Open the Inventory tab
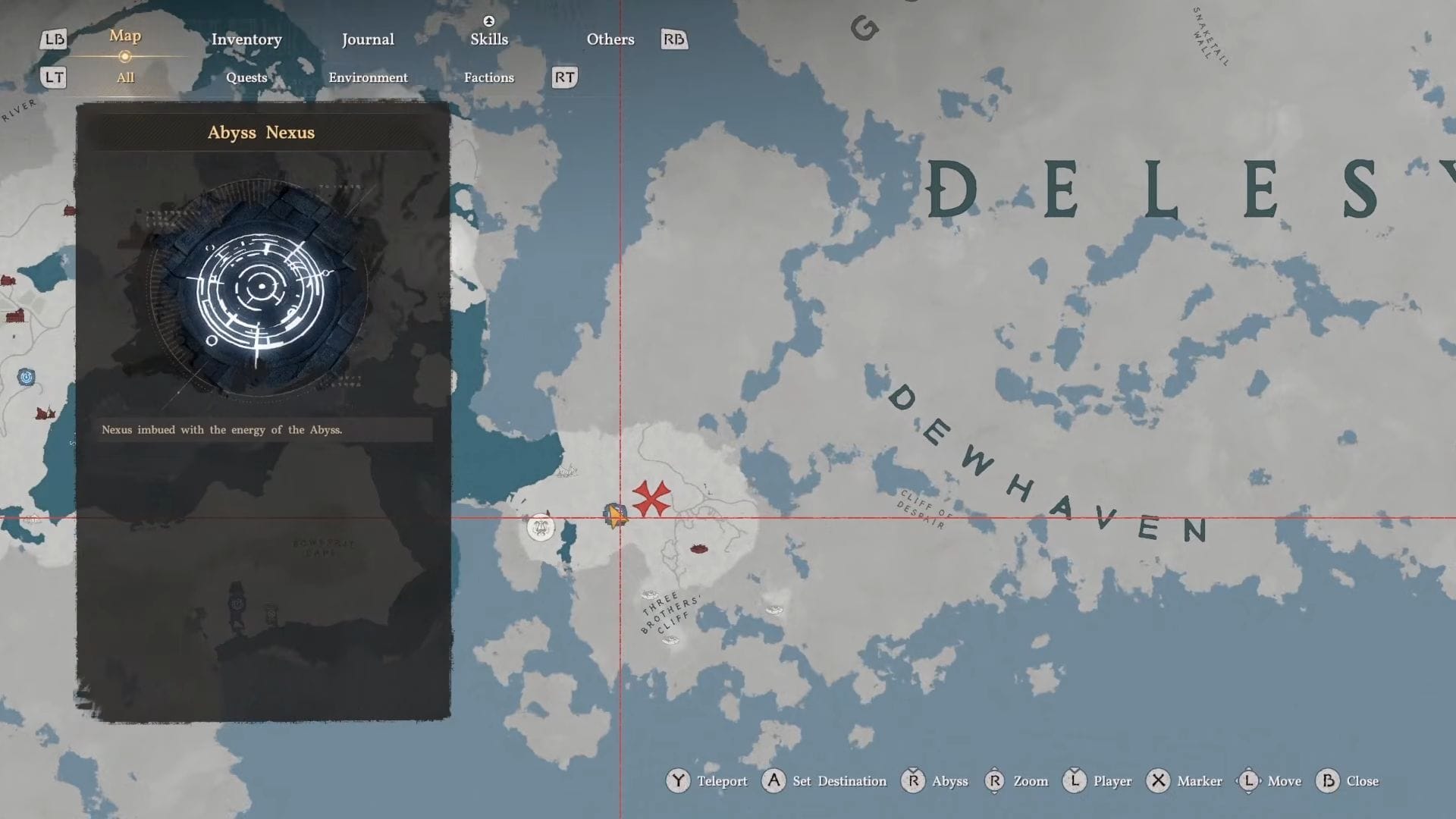 (246, 39)
